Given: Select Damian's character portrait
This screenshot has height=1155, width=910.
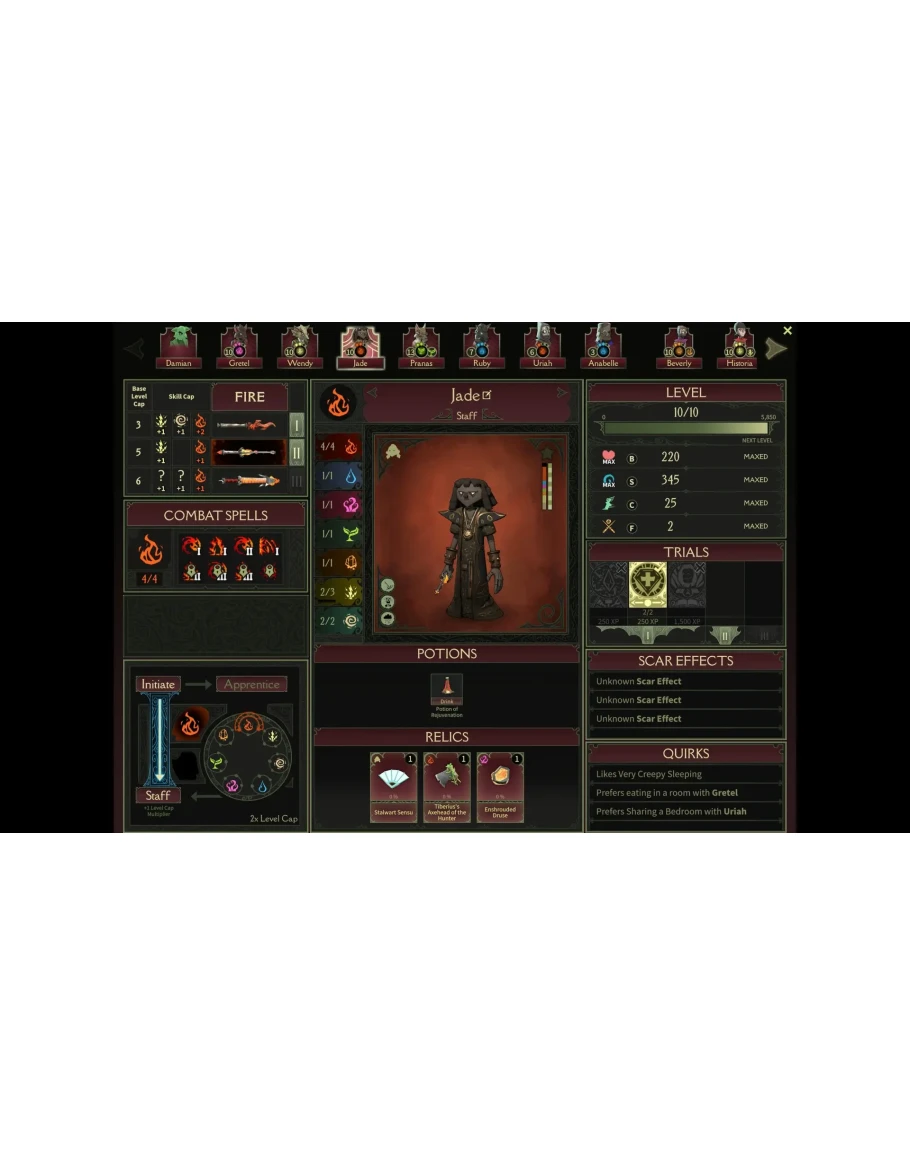Looking at the screenshot, I should tap(179, 345).
